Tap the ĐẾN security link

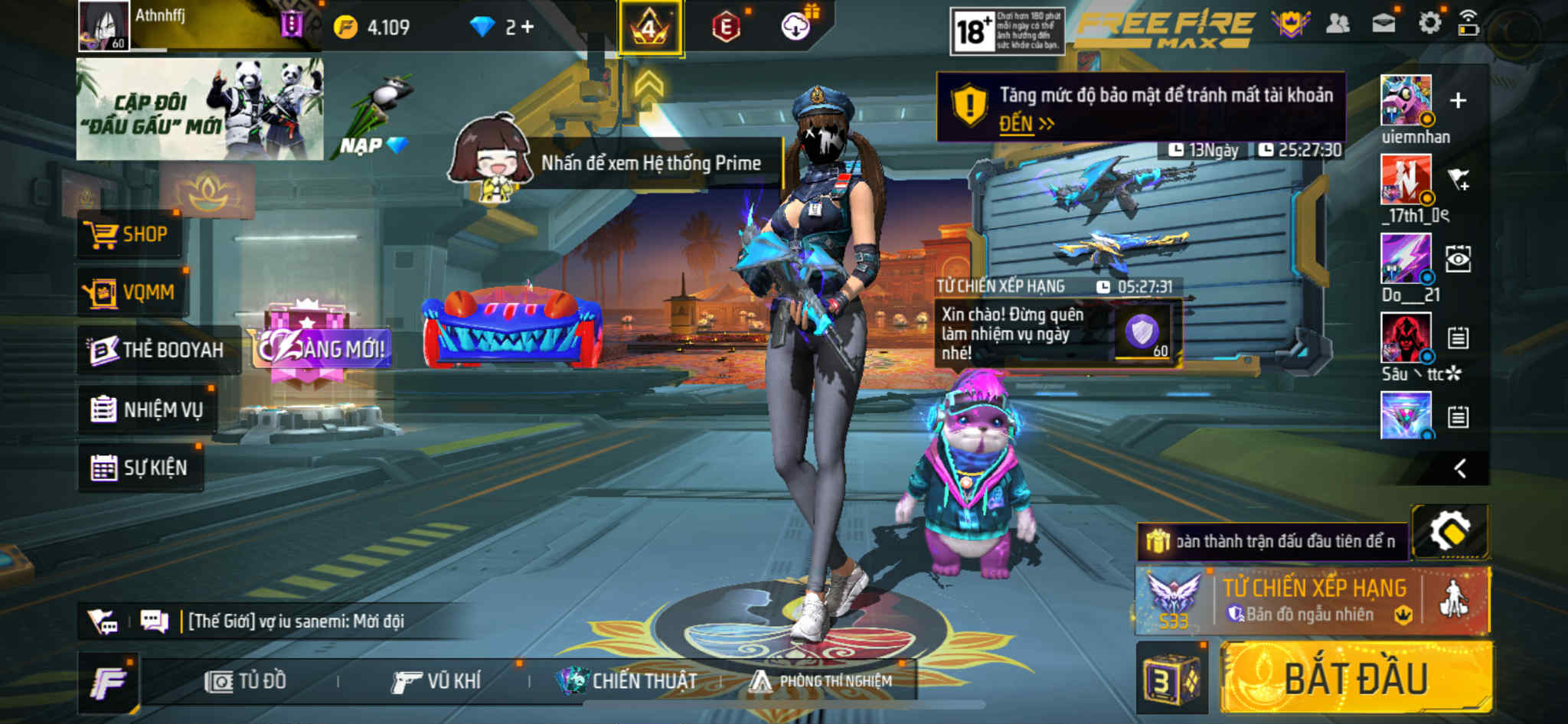[x=1025, y=124]
